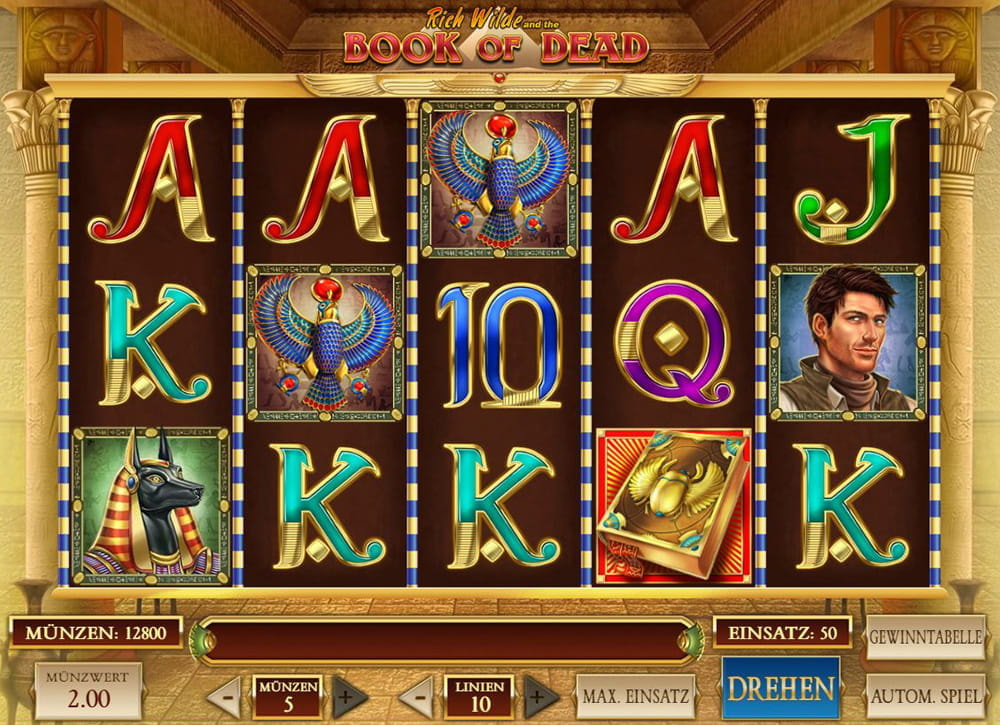Reduce the number of Linien
This screenshot has height=725, width=1000.
(x=418, y=696)
